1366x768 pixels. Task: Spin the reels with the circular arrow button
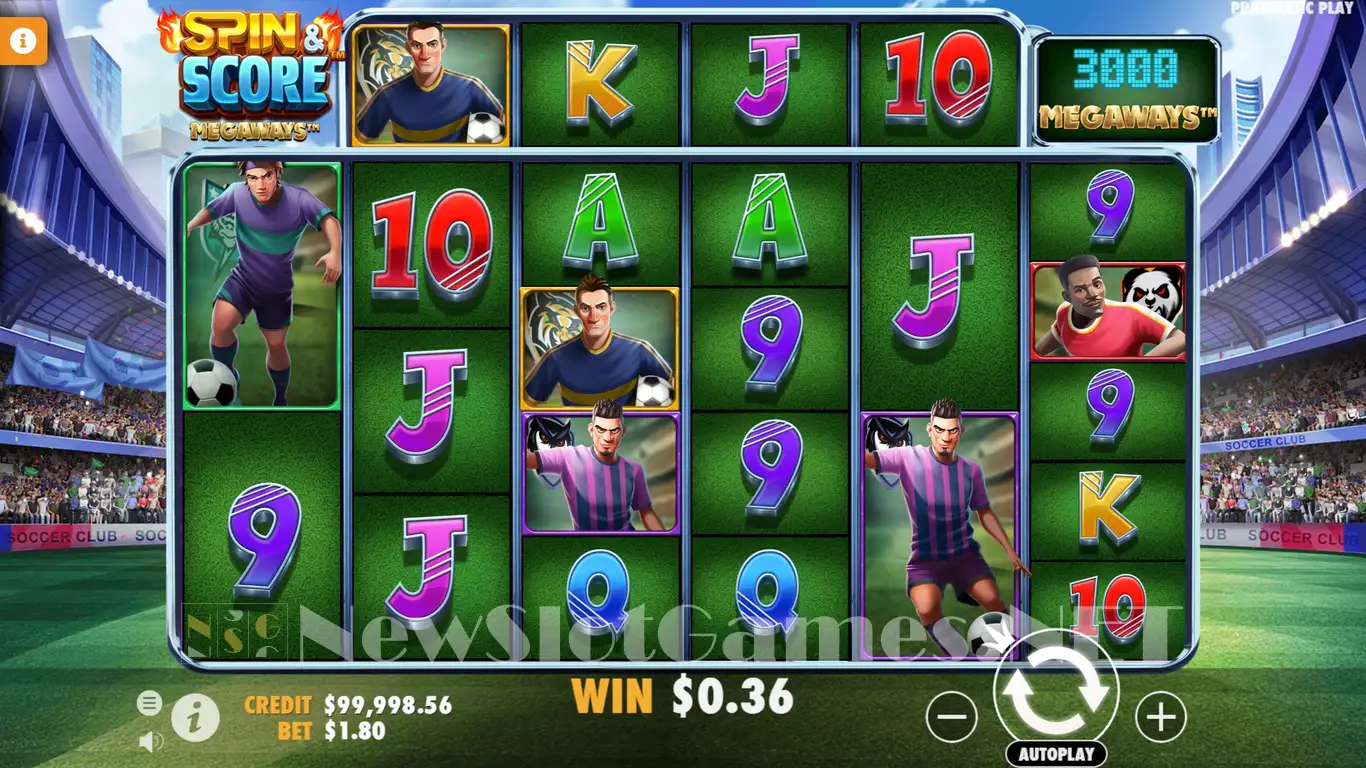click(x=1056, y=692)
